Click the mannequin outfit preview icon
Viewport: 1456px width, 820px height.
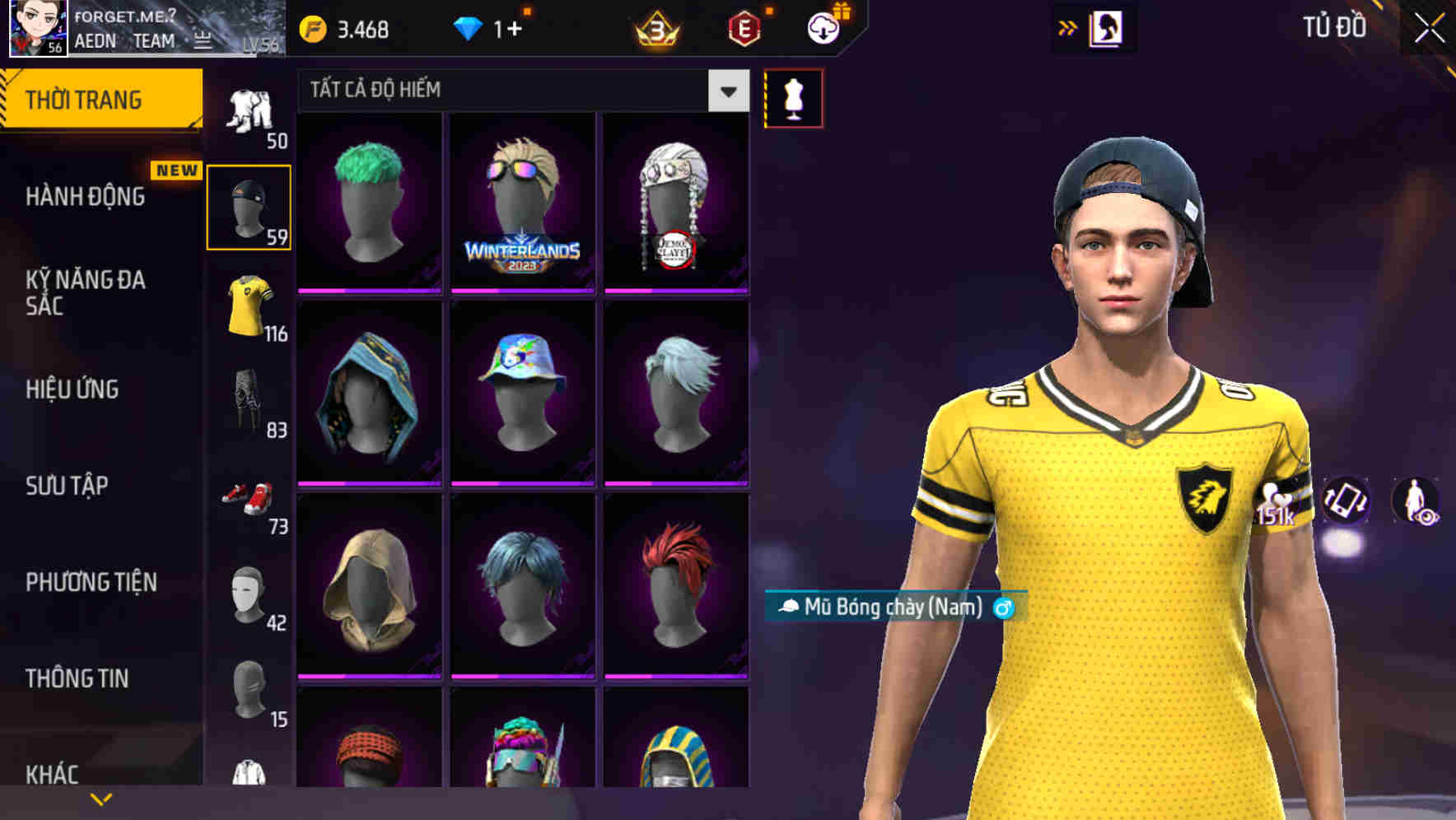pyautogui.click(x=793, y=97)
